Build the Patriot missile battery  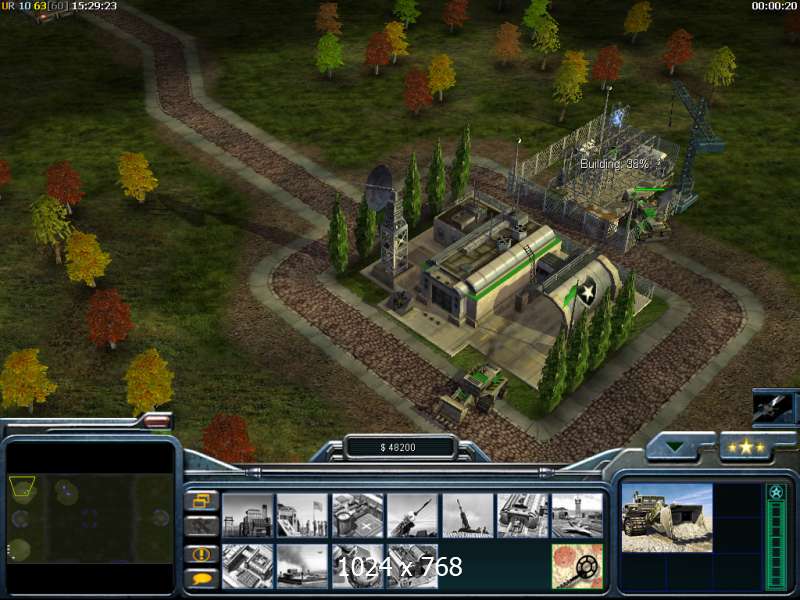click(x=412, y=515)
